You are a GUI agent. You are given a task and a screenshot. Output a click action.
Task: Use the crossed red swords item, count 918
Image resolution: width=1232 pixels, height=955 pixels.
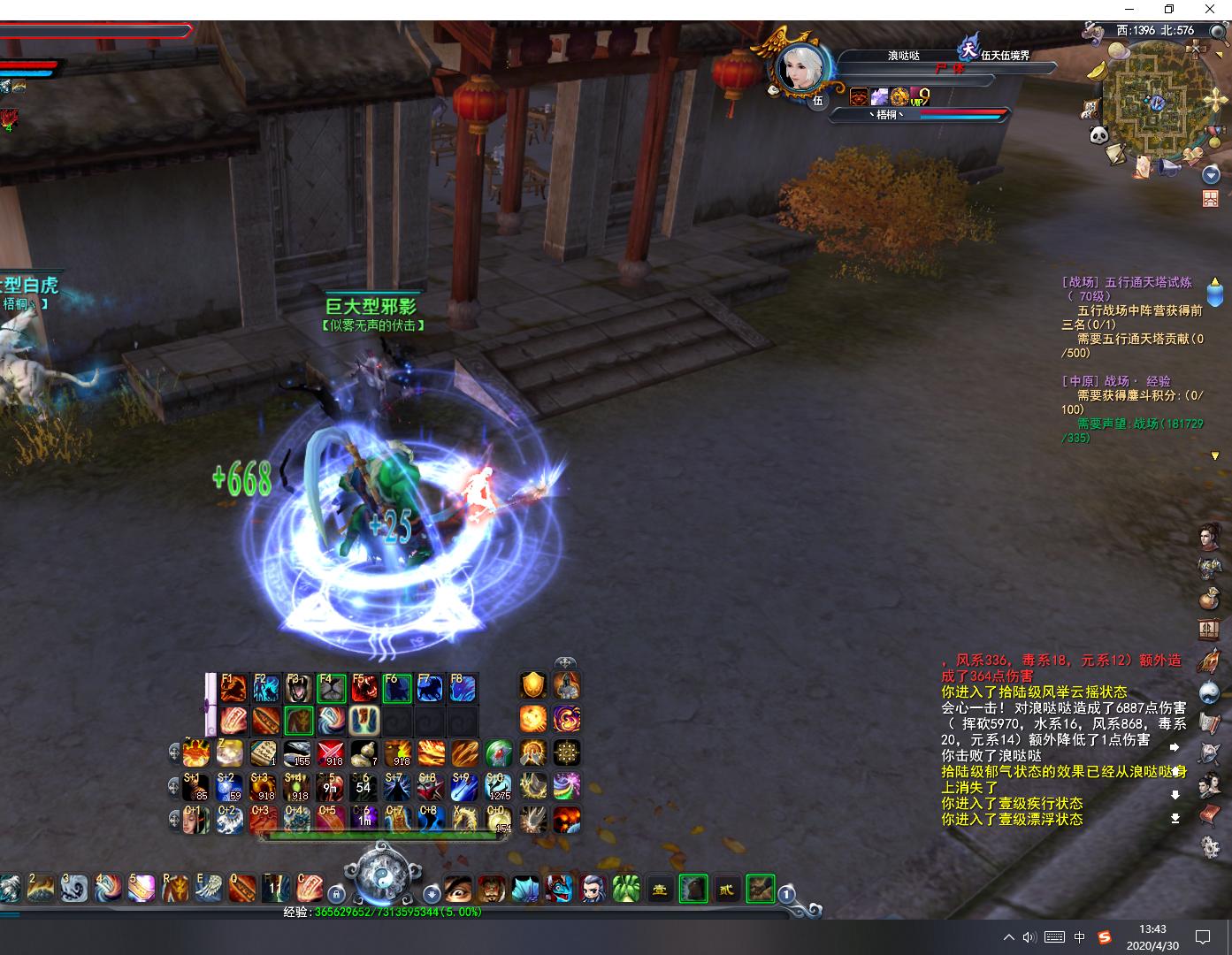point(331,753)
